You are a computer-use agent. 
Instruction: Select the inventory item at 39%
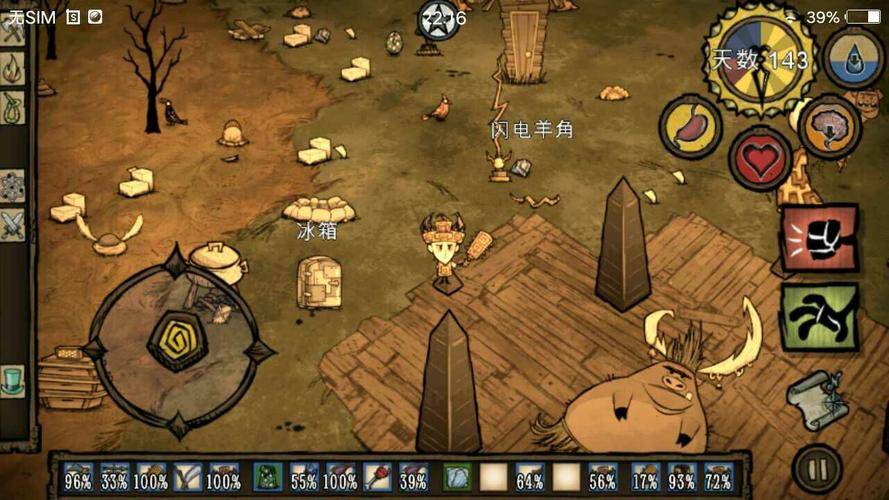pyautogui.click(x=413, y=476)
